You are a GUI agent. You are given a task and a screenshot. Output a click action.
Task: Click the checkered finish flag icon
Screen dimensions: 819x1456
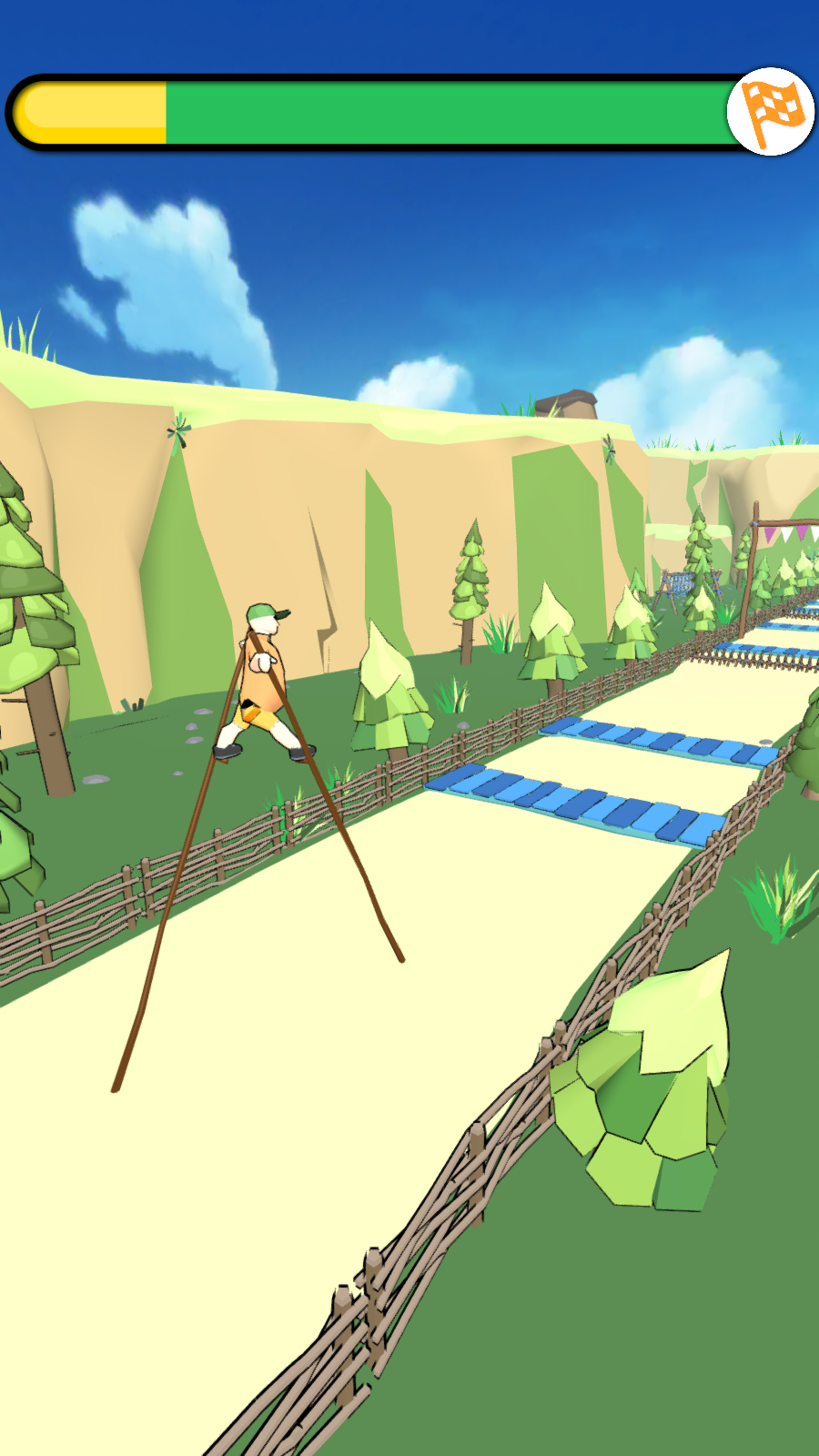[x=770, y=112]
